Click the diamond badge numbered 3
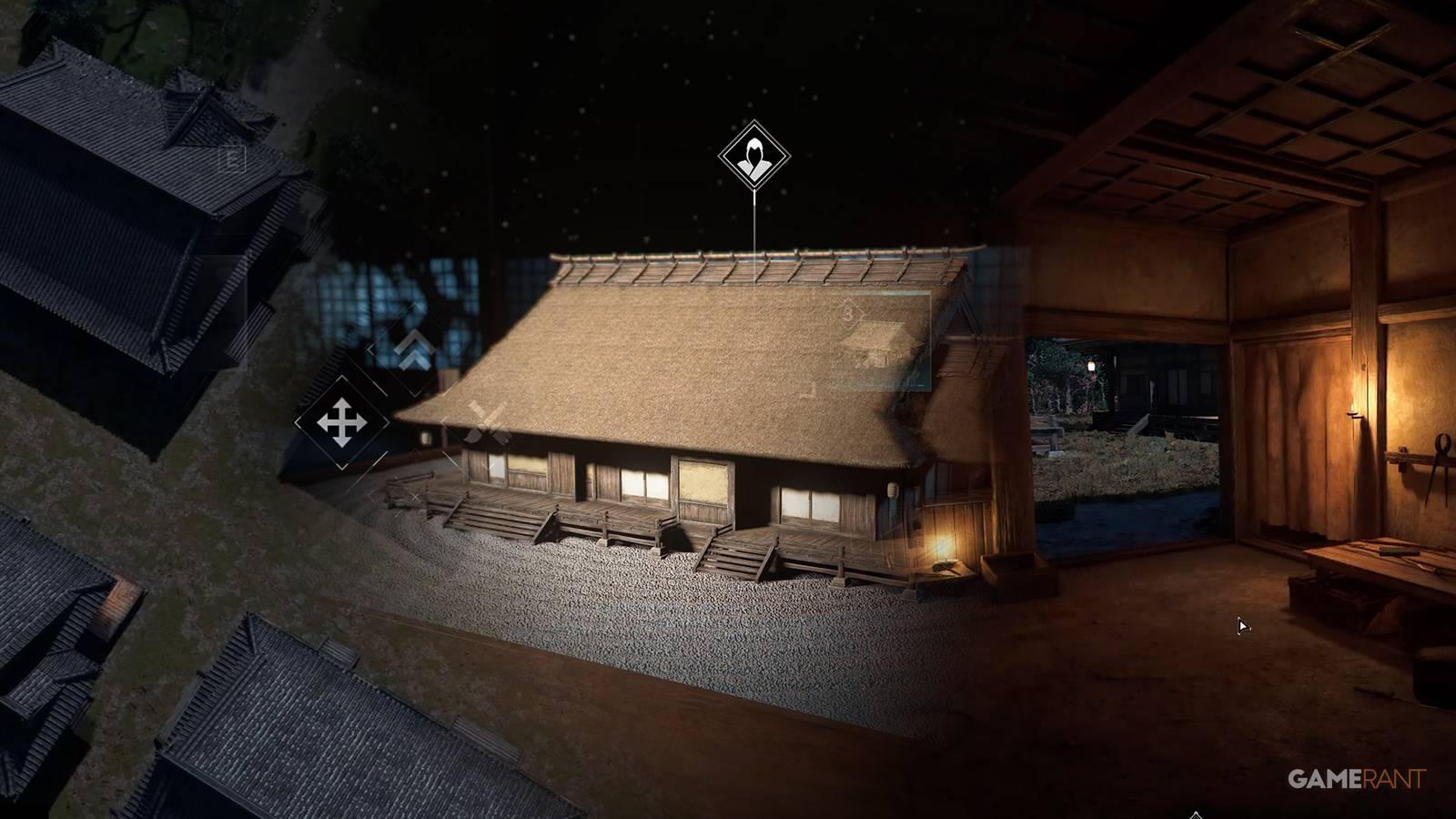The width and height of the screenshot is (1456, 819). point(849,314)
